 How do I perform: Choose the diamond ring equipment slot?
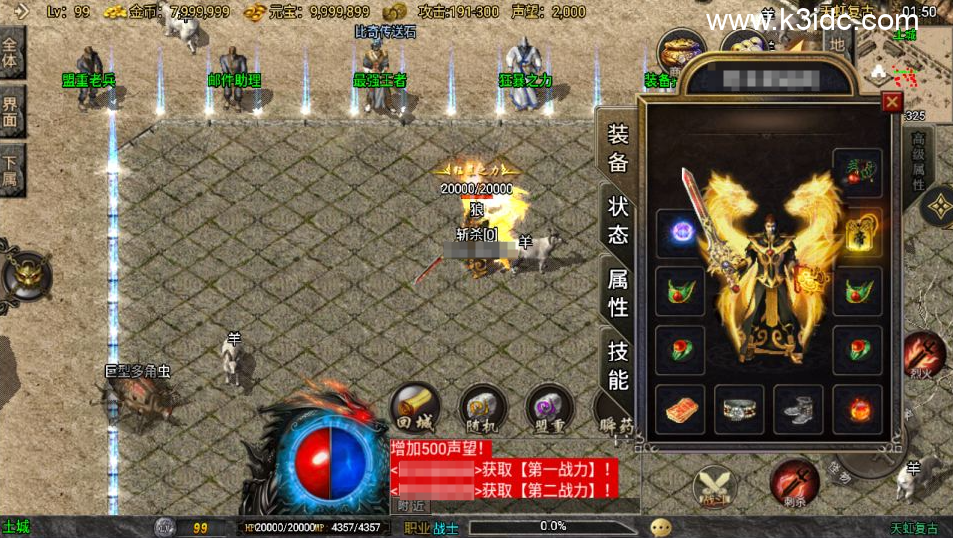pos(739,409)
